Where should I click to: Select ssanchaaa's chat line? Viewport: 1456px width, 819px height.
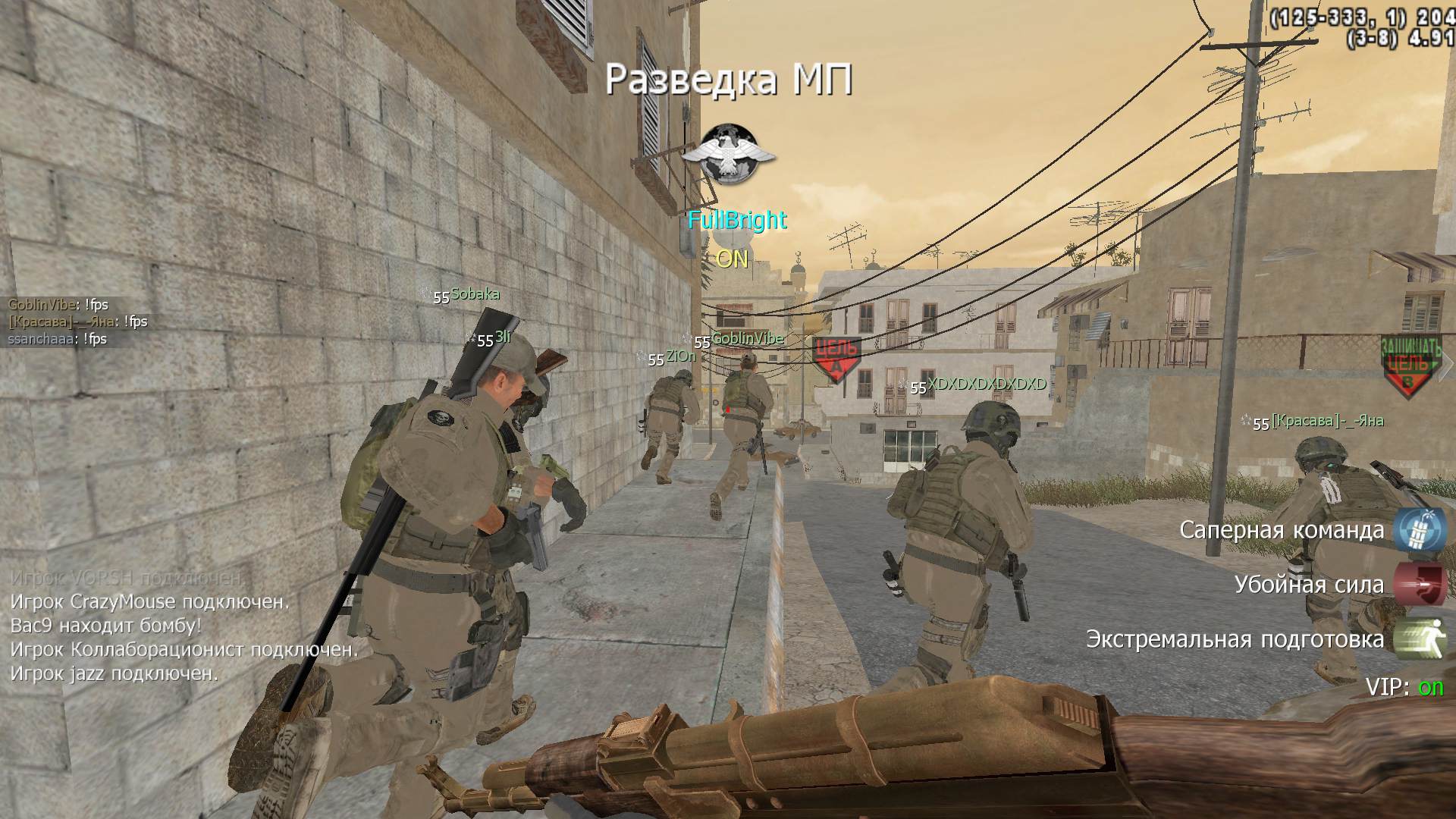[x=57, y=339]
